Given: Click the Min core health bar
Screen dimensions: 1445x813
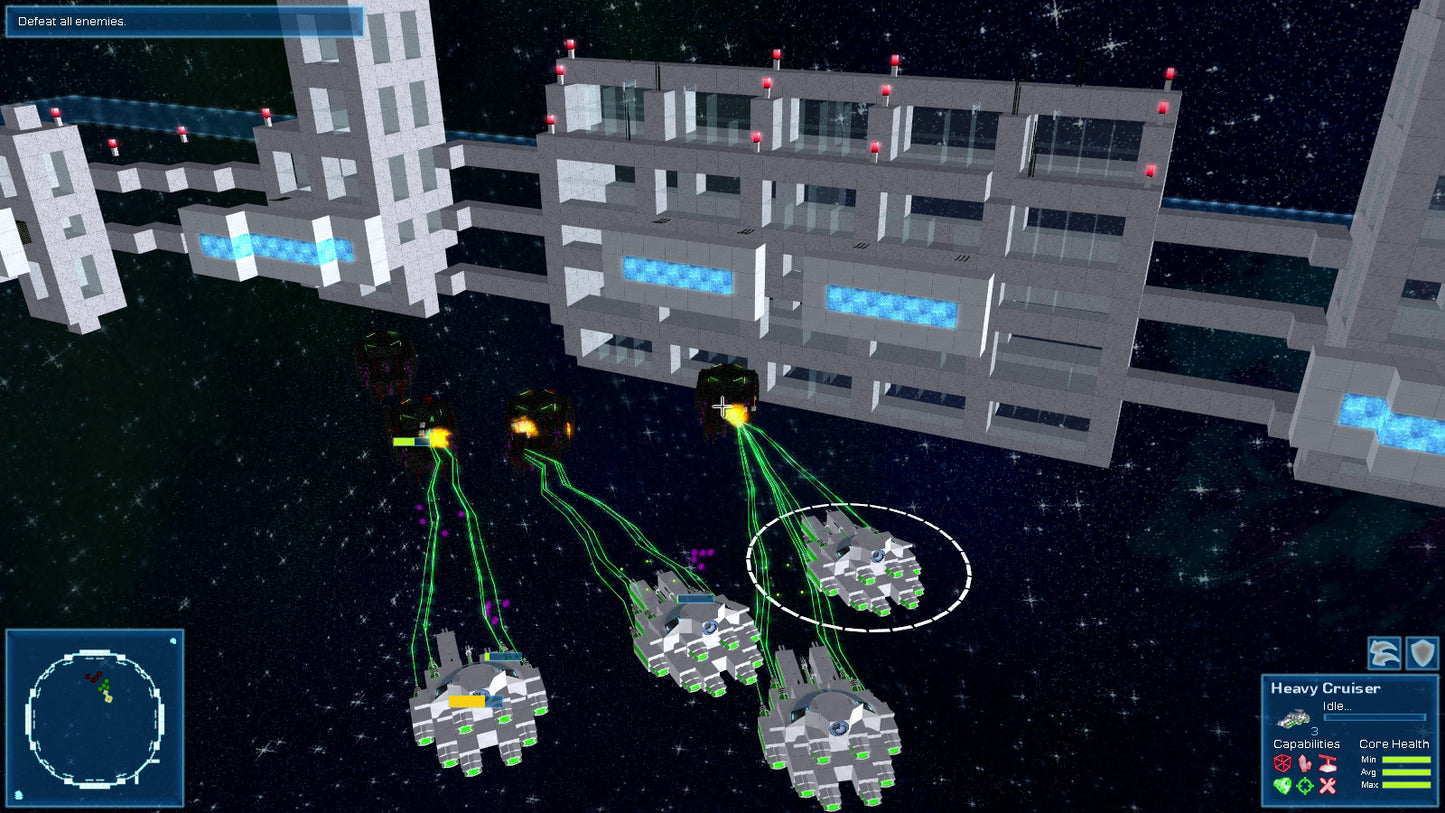Looking at the screenshot, I should coord(1406,759).
